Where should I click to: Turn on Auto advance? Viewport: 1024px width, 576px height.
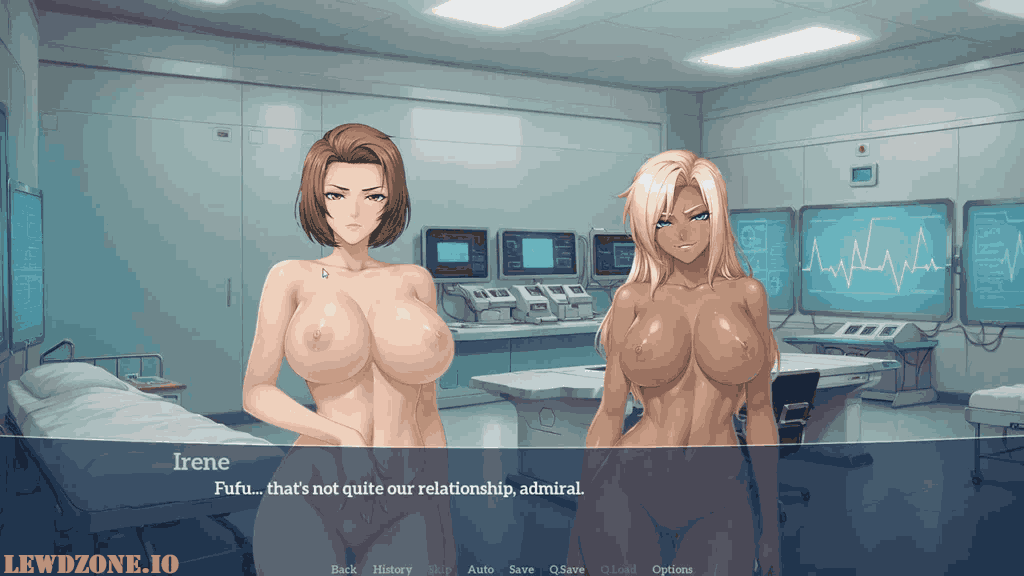pyautogui.click(x=481, y=569)
